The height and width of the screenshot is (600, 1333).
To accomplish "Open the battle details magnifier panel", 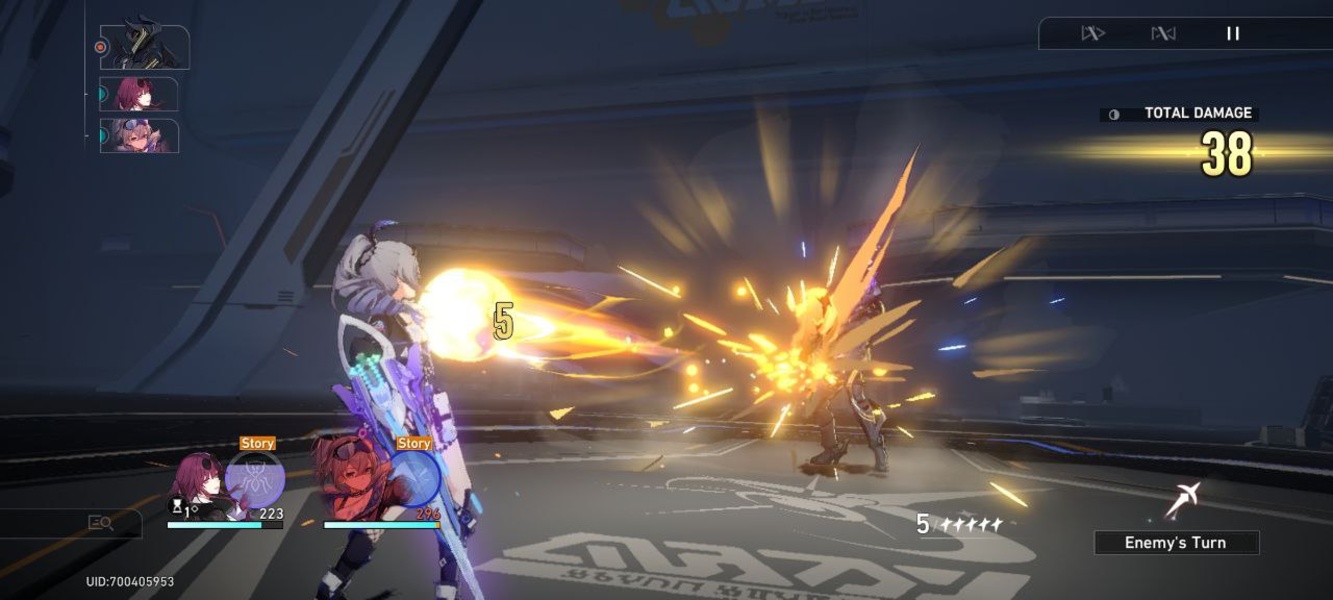I will 100,522.
